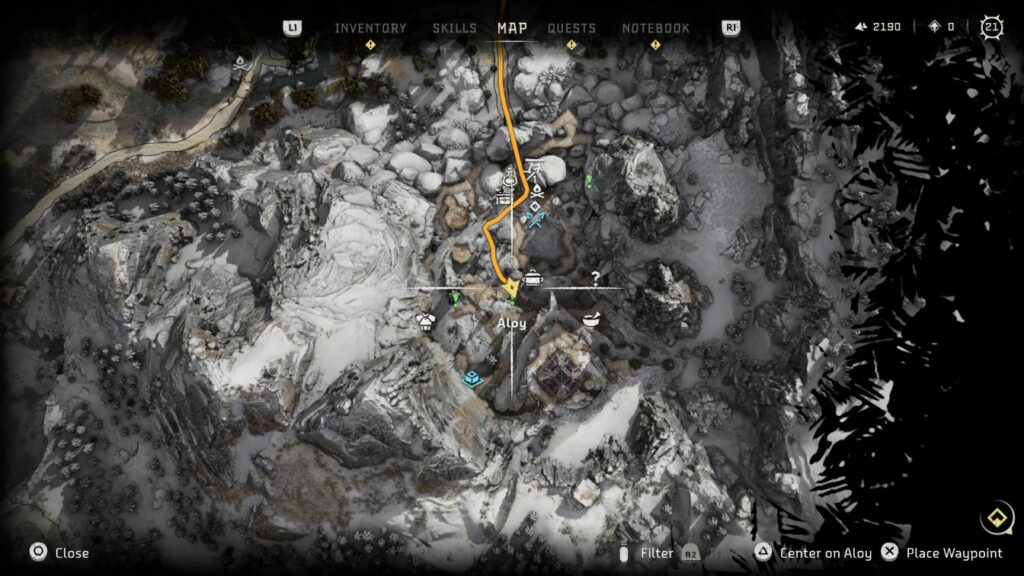Click Aloy's yellow position arrow
1024x576 pixels.
click(x=512, y=290)
